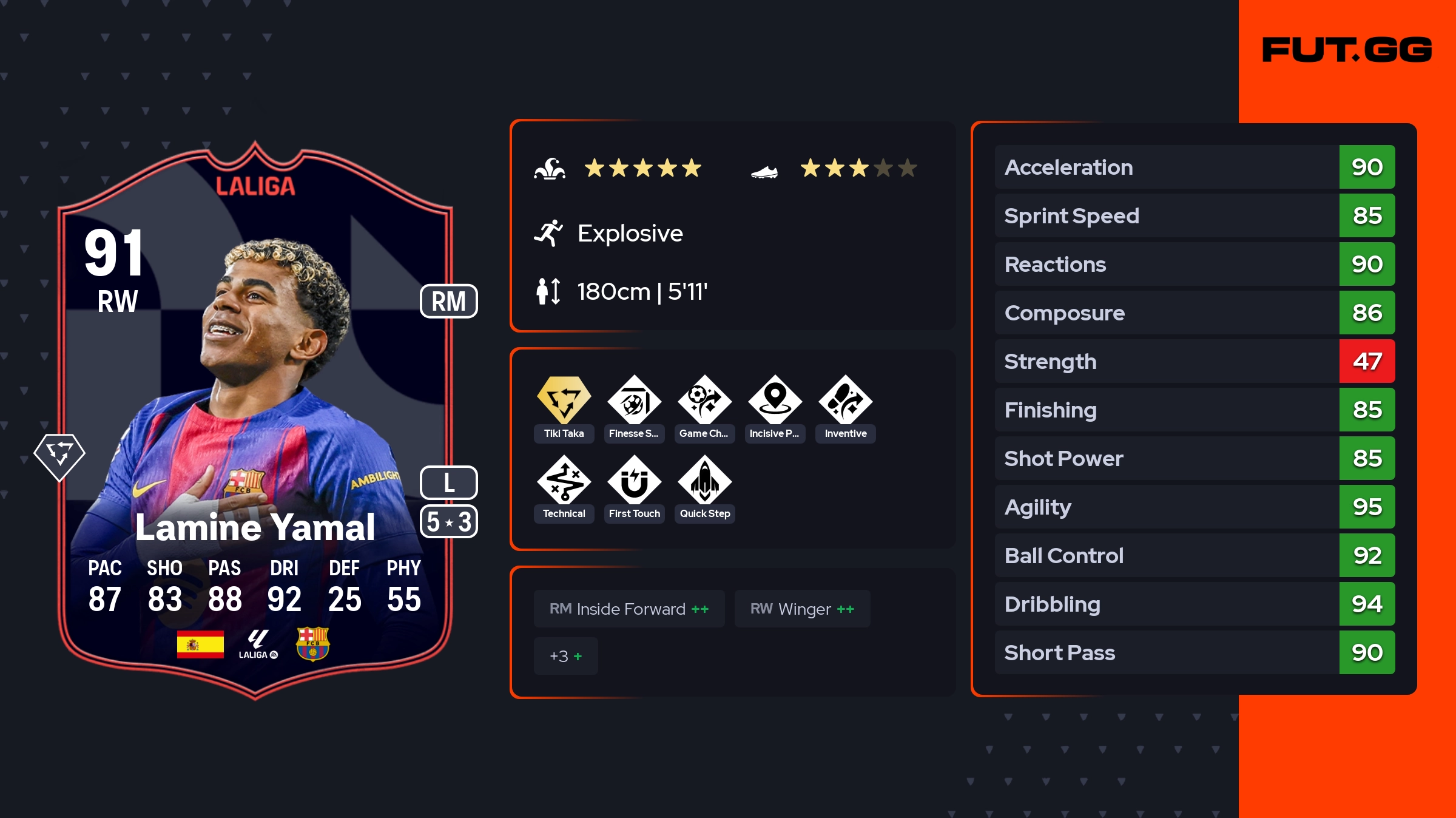Open the FUT.GG logo link
The width and height of the screenshot is (1456, 818).
[x=1347, y=50]
